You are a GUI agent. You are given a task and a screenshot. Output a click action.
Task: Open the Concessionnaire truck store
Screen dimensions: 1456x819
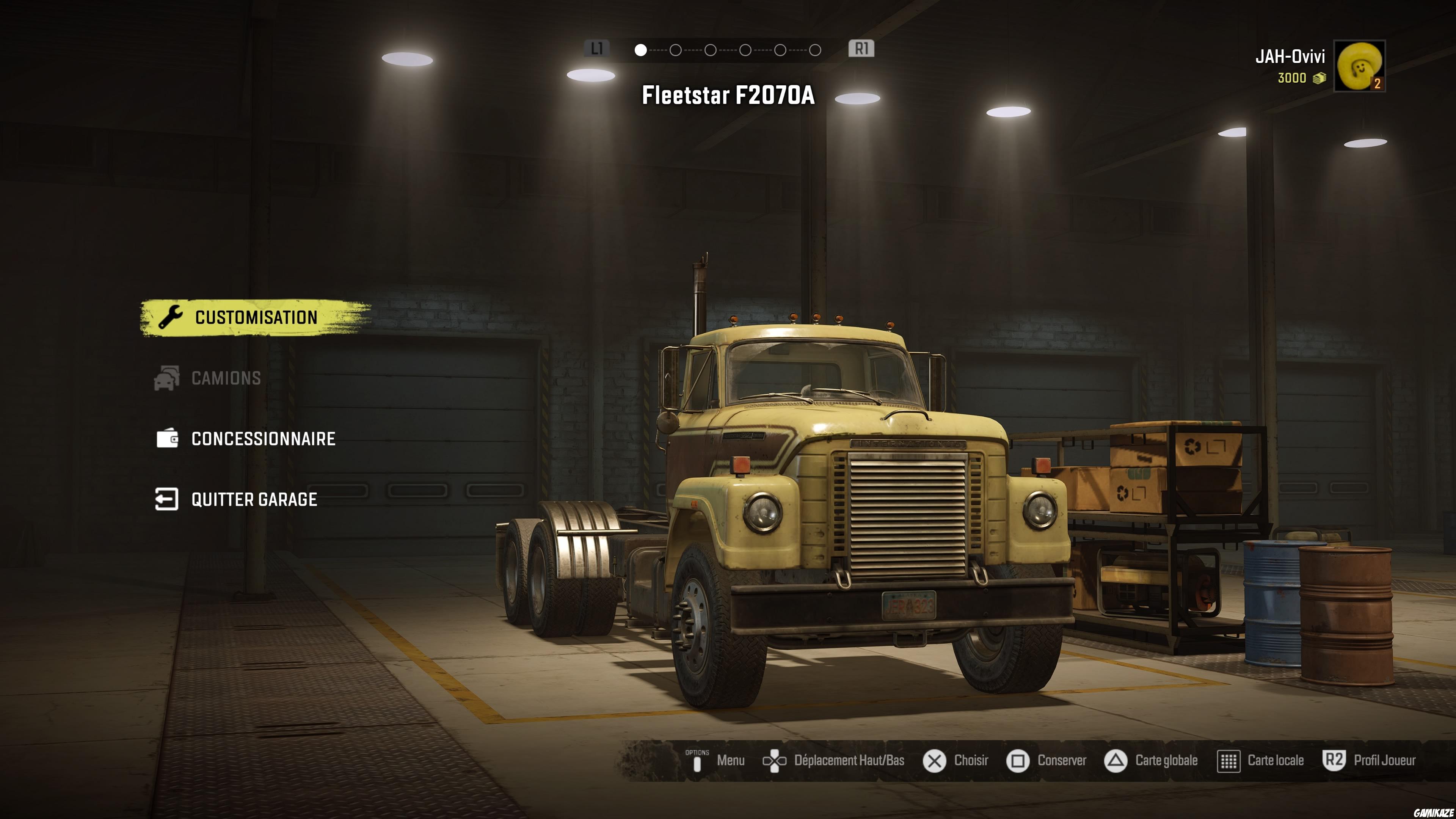click(x=263, y=439)
